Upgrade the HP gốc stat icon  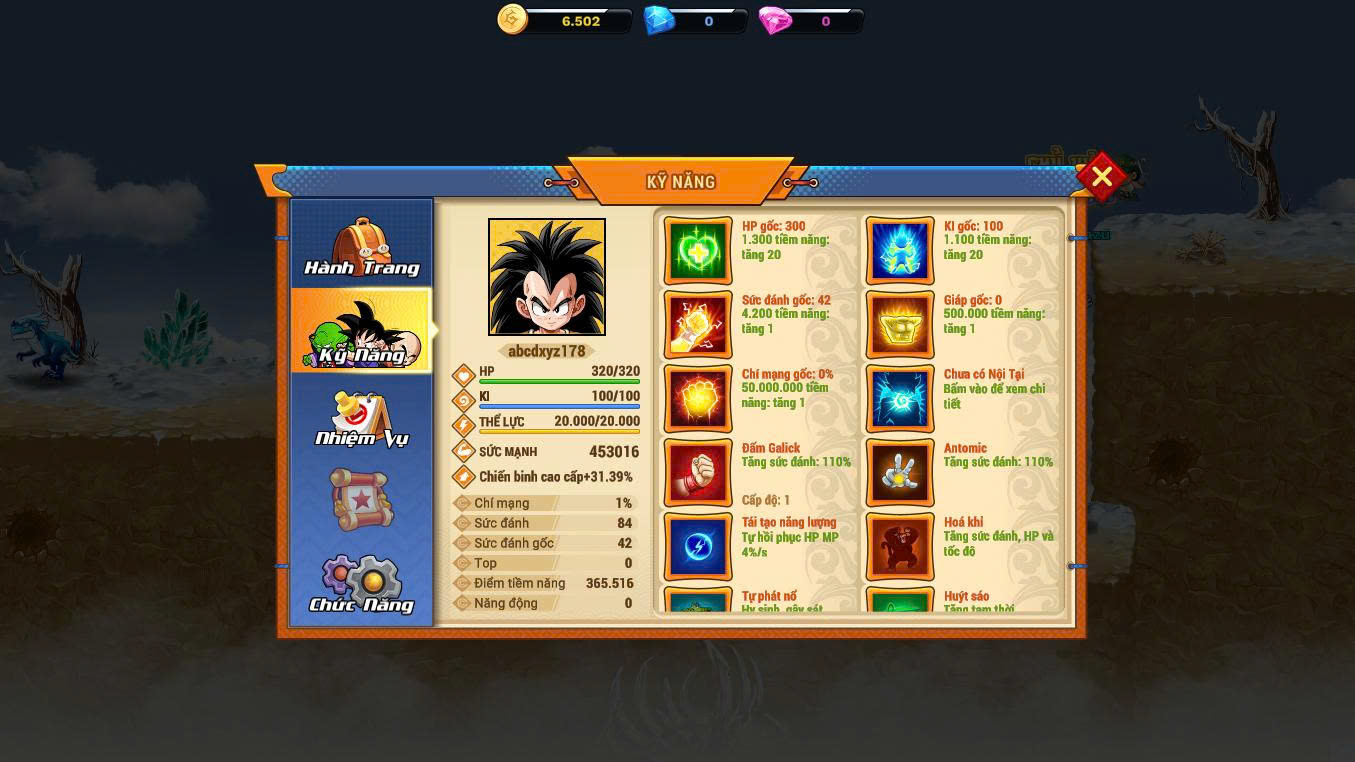coord(698,250)
